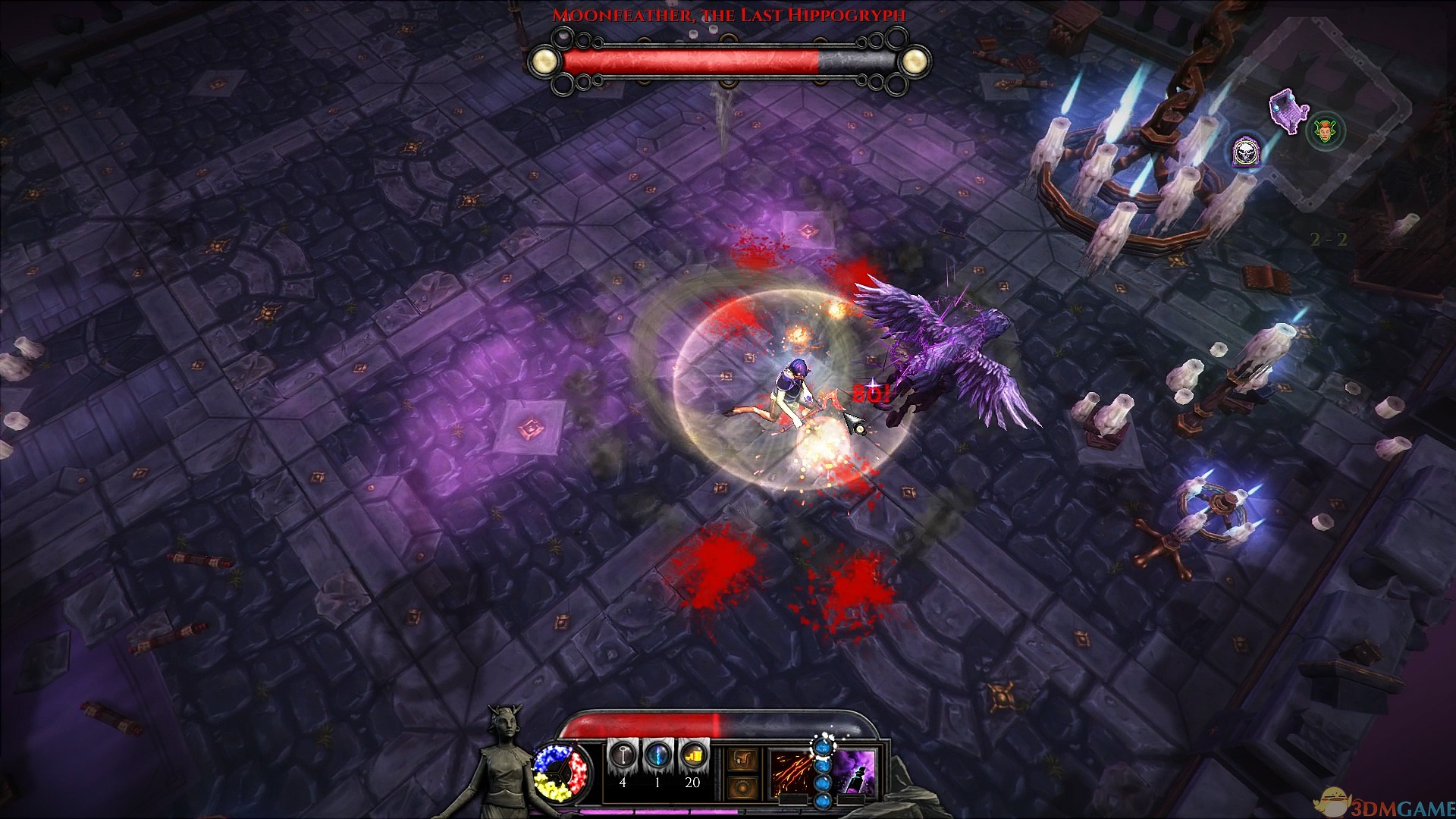Select the key counter icon

623,755
